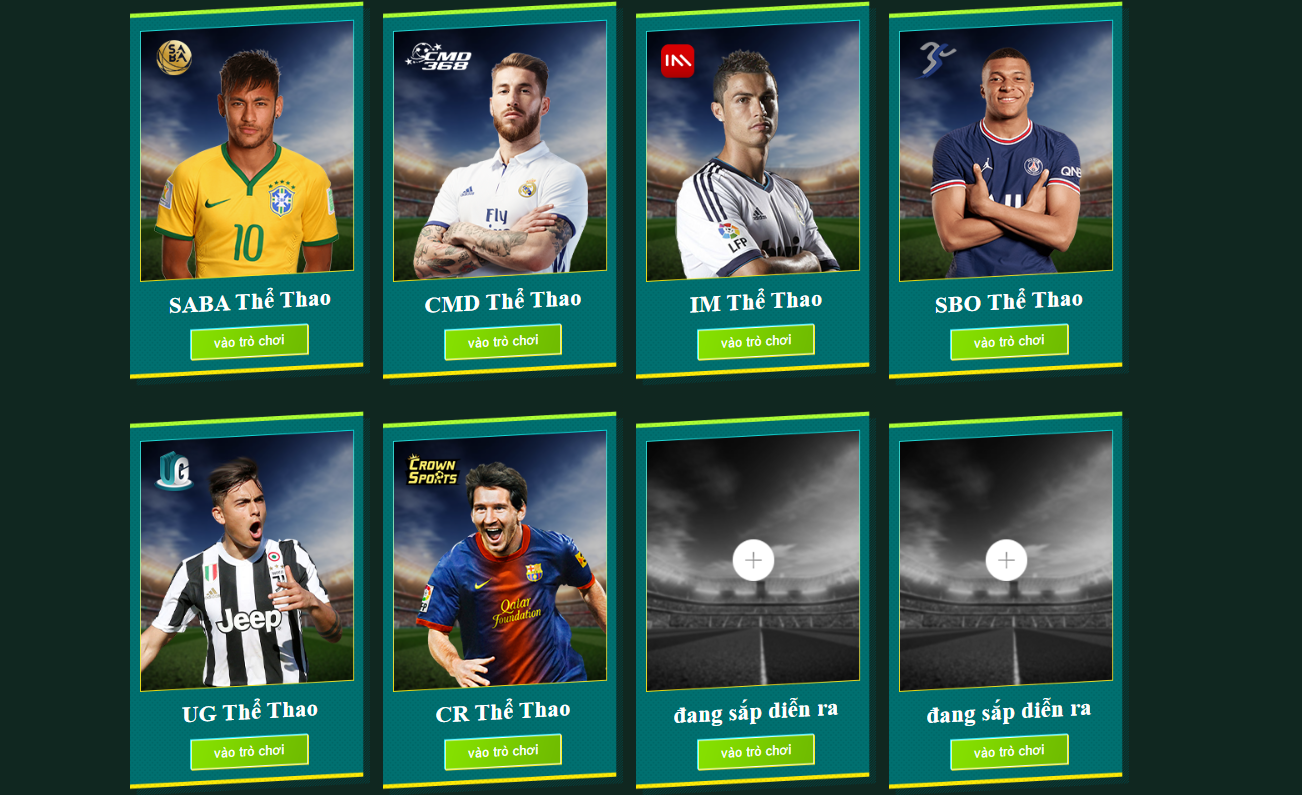Click vào trò chơi under CMD Thể Thao
The image size is (1302, 795).
pyautogui.click(x=502, y=341)
